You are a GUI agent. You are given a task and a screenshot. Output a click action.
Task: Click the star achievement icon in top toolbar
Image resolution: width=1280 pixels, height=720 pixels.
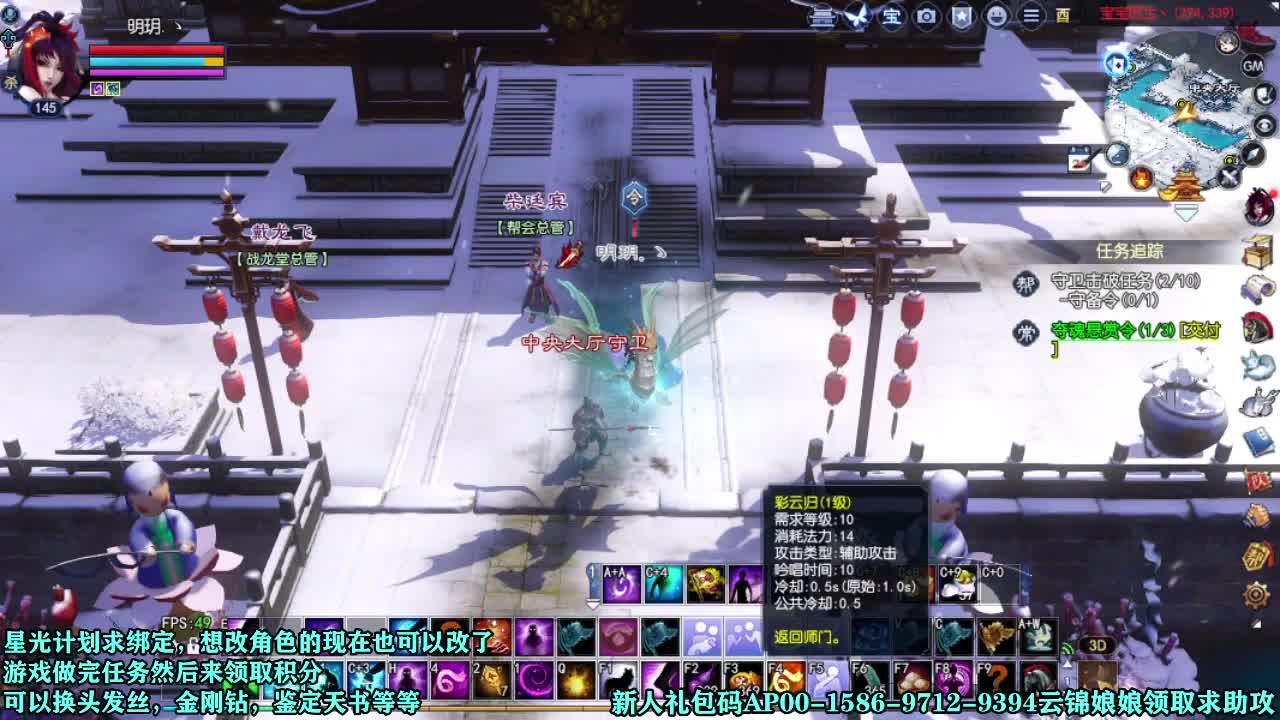point(961,17)
